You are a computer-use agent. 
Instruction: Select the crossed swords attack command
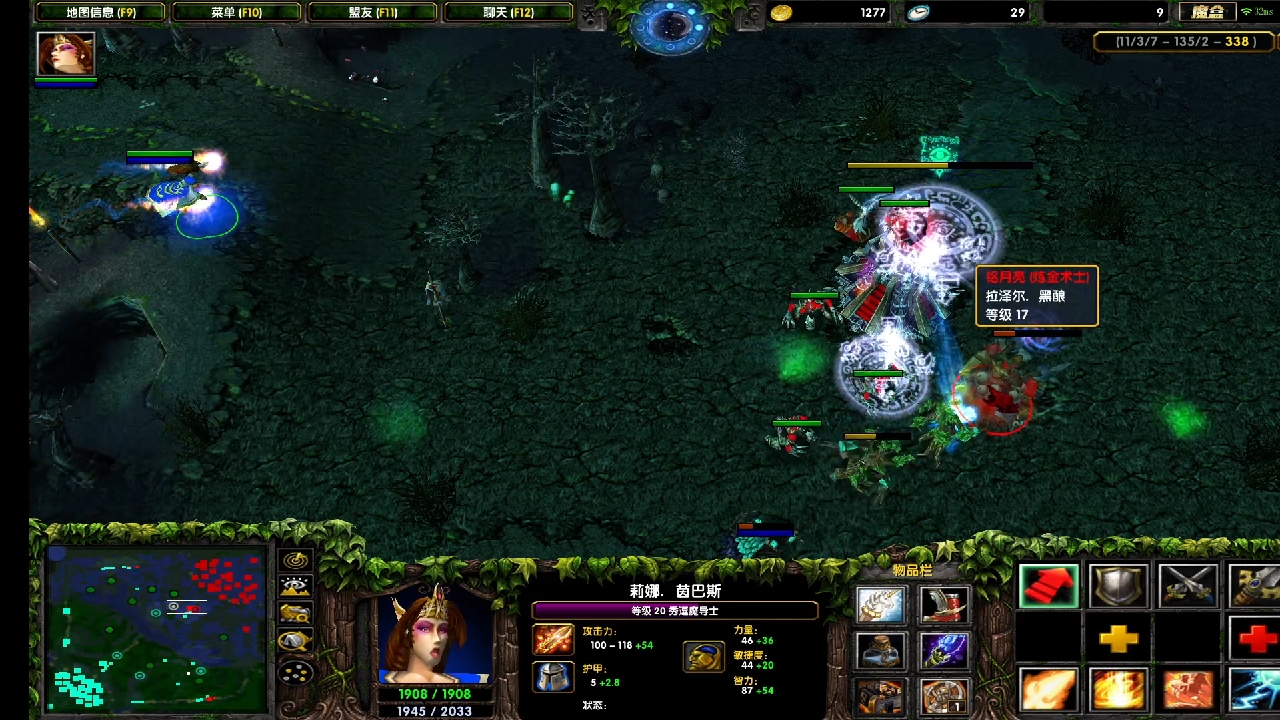[1187, 586]
